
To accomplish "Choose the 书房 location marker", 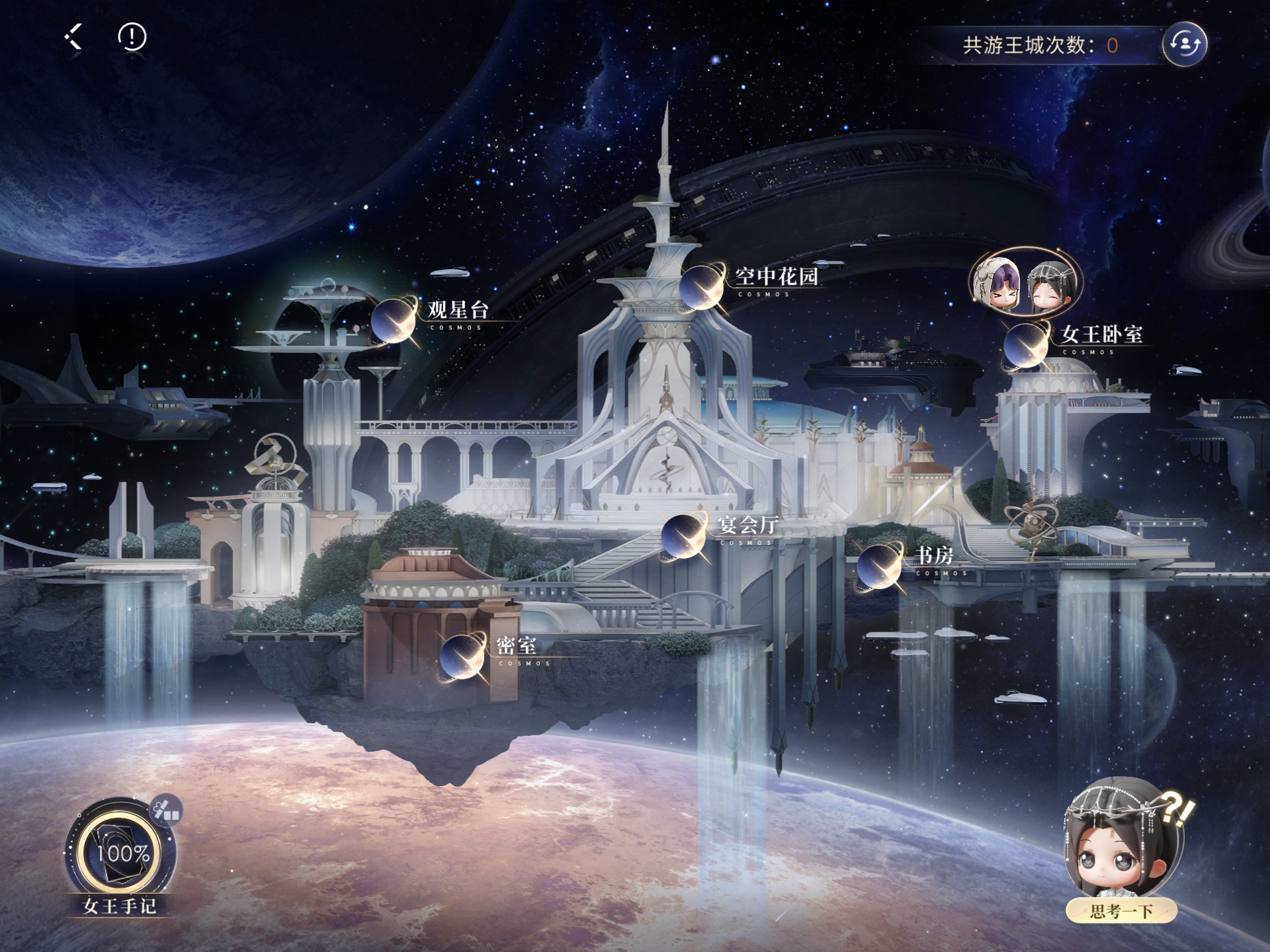I will 880,566.
